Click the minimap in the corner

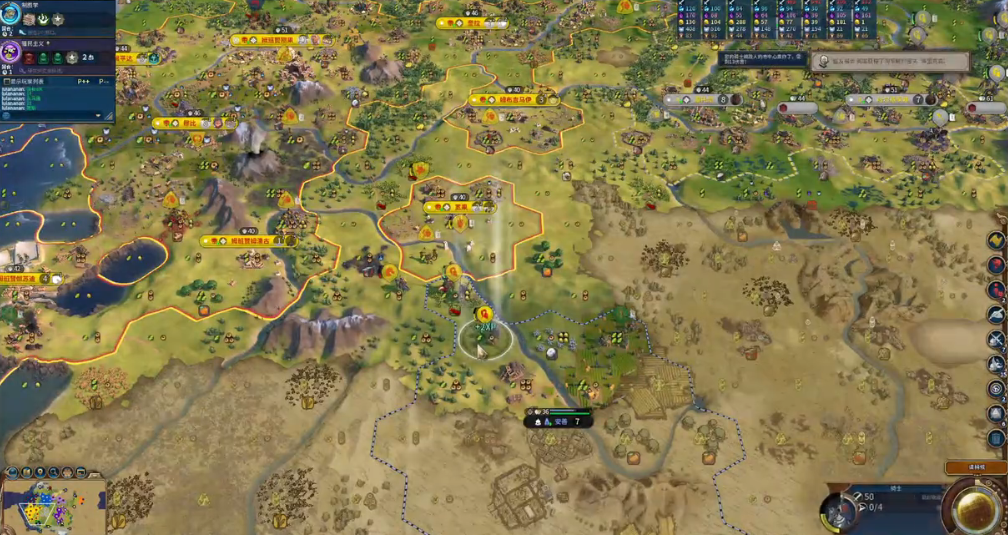click(x=53, y=506)
